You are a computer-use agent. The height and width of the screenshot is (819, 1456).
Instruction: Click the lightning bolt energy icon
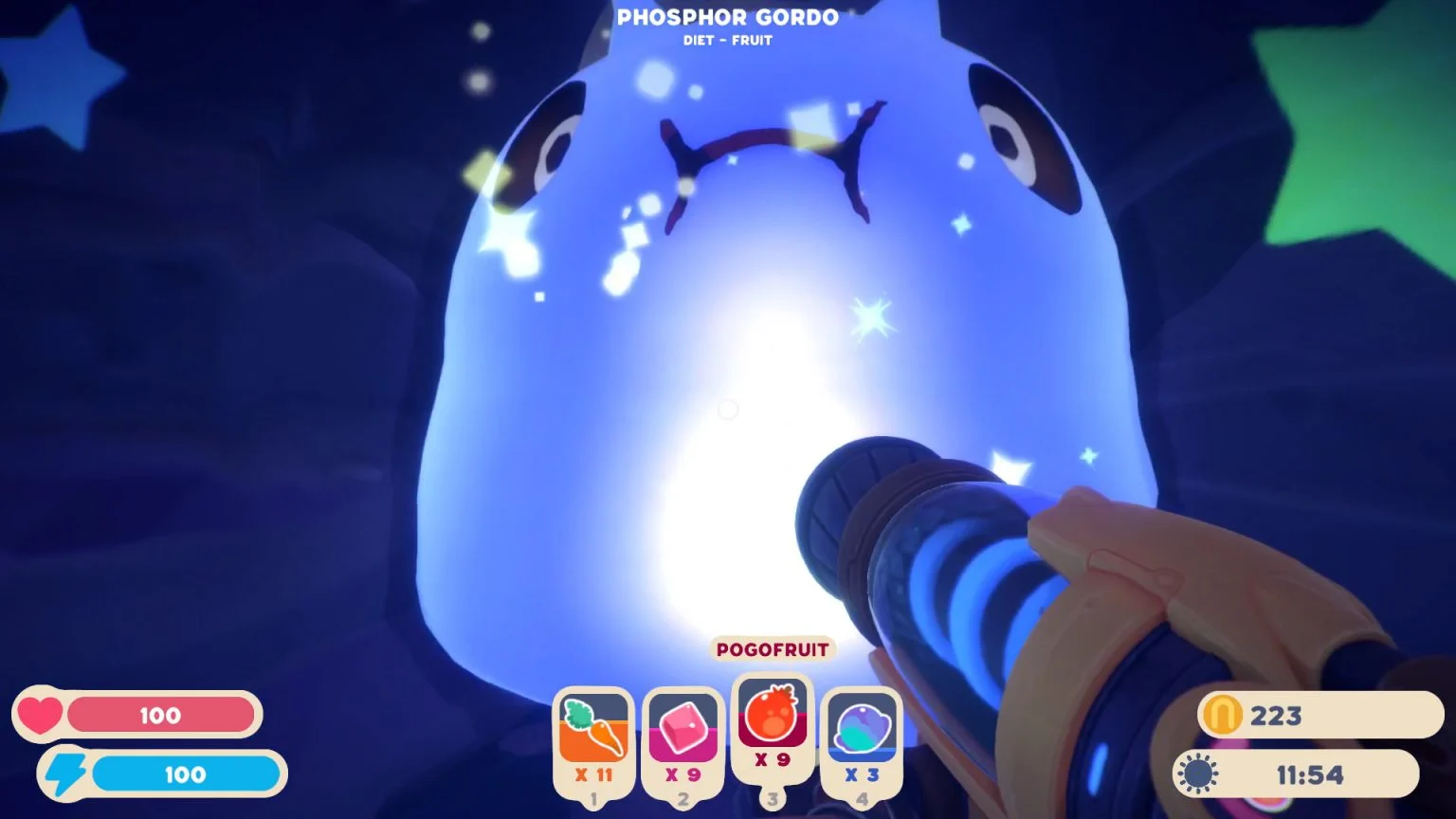(x=66, y=774)
